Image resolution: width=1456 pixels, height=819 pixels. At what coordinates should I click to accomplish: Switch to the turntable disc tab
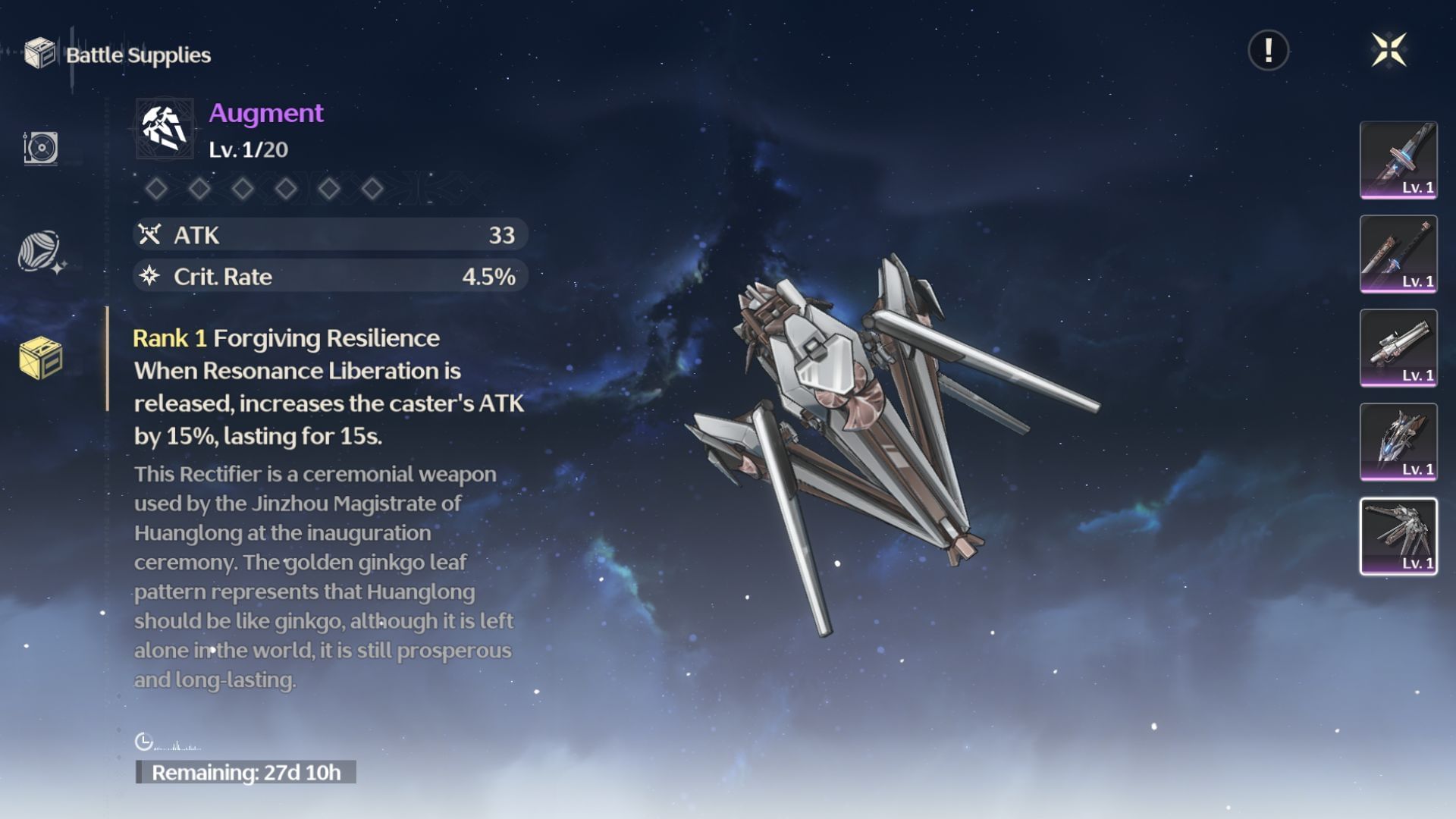pos(41,147)
